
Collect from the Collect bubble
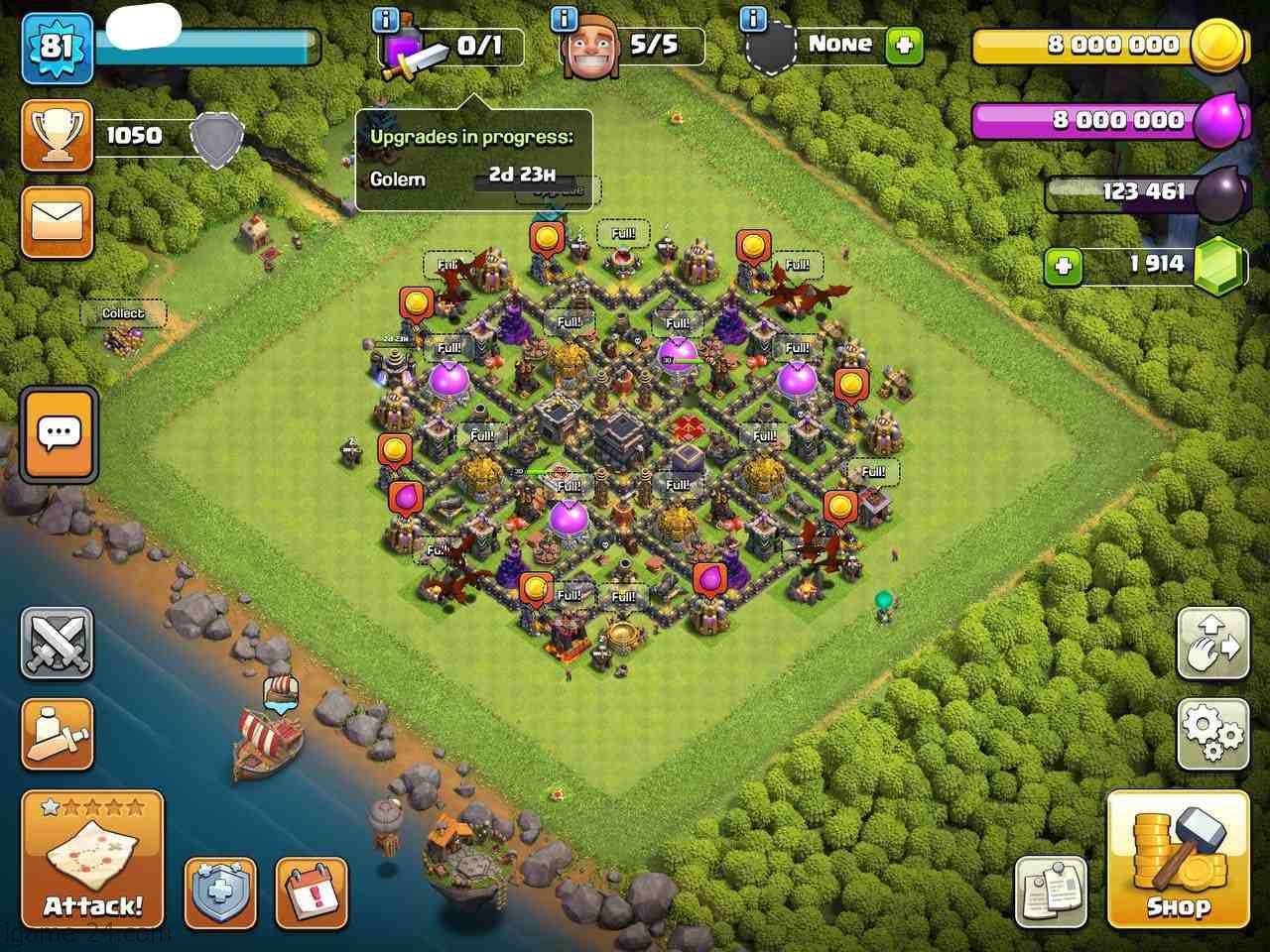pyautogui.click(x=123, y=313)
